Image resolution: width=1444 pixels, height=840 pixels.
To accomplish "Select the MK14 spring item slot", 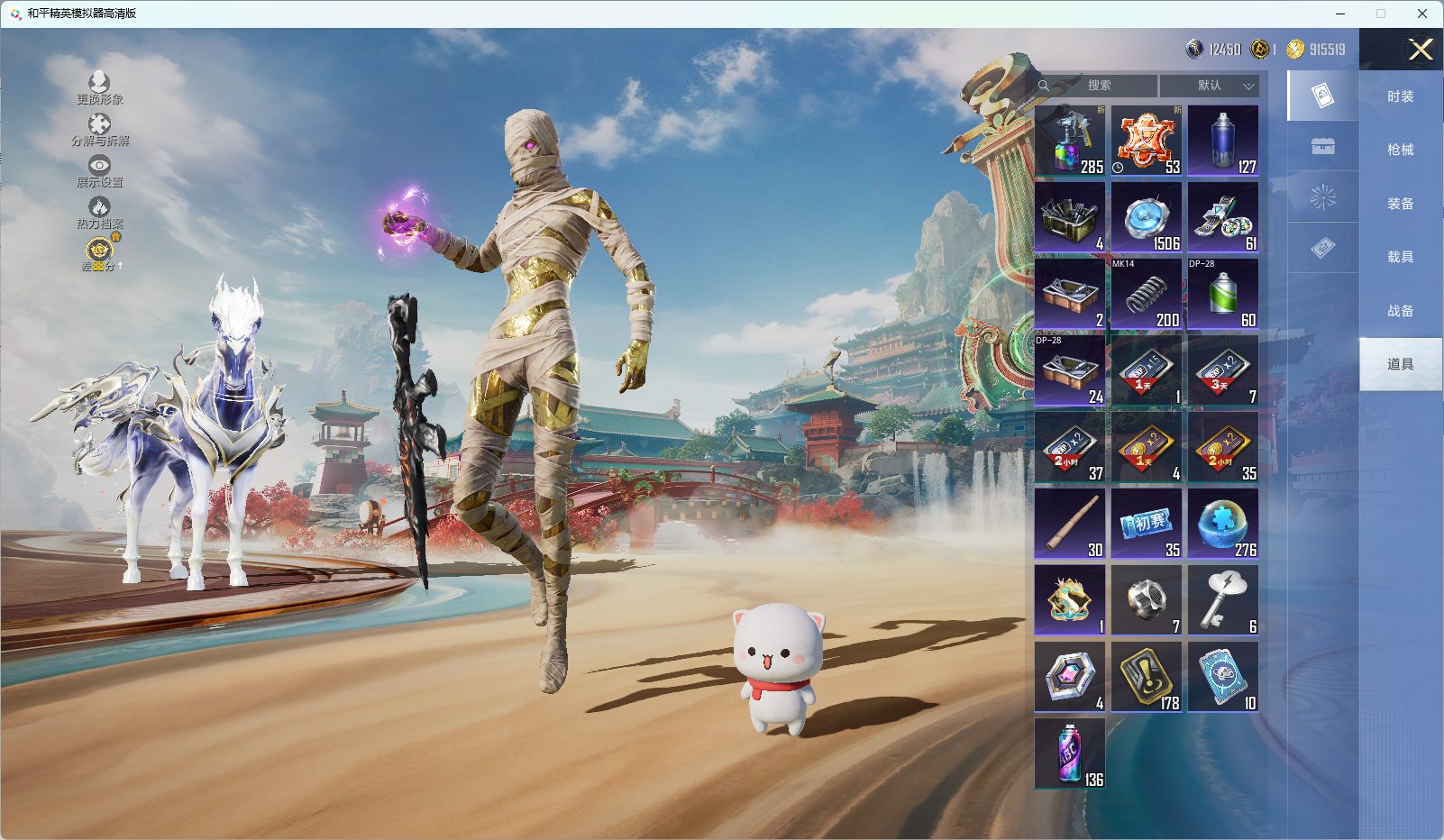I will (x=1147, y=294).
